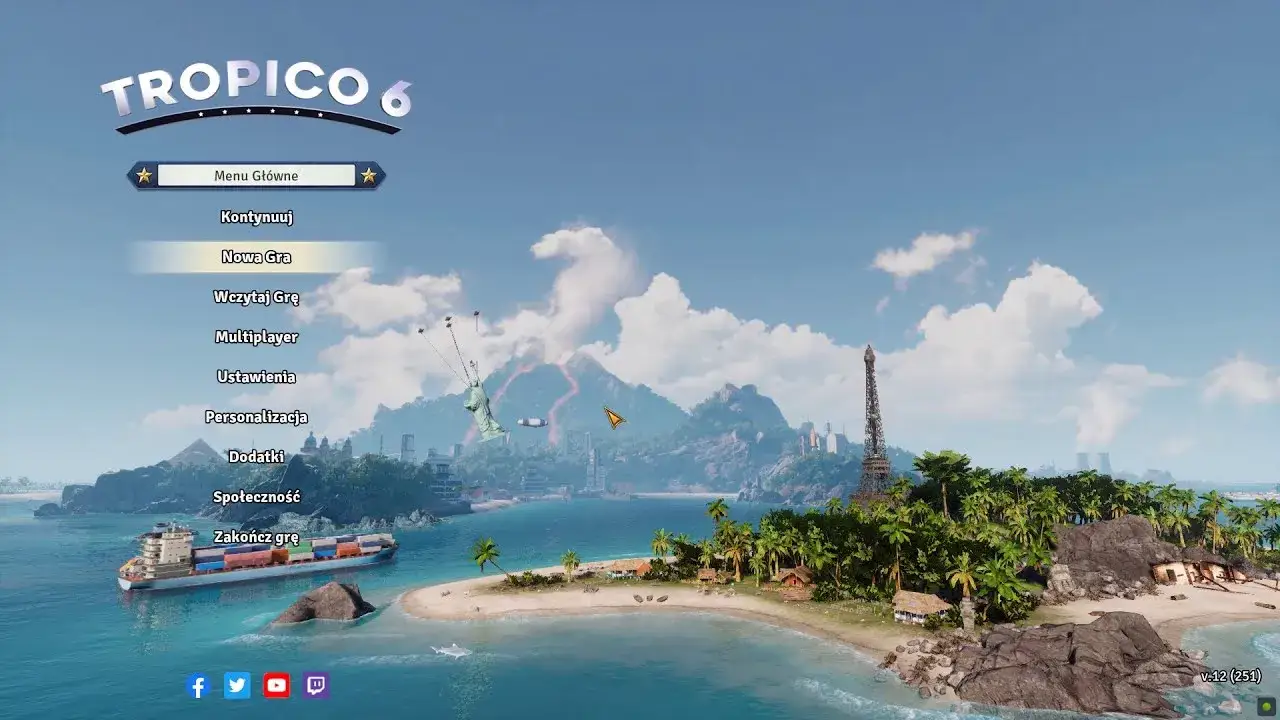Open the Multiplayer menu option
1280x720 pixels.
[255, 337]
